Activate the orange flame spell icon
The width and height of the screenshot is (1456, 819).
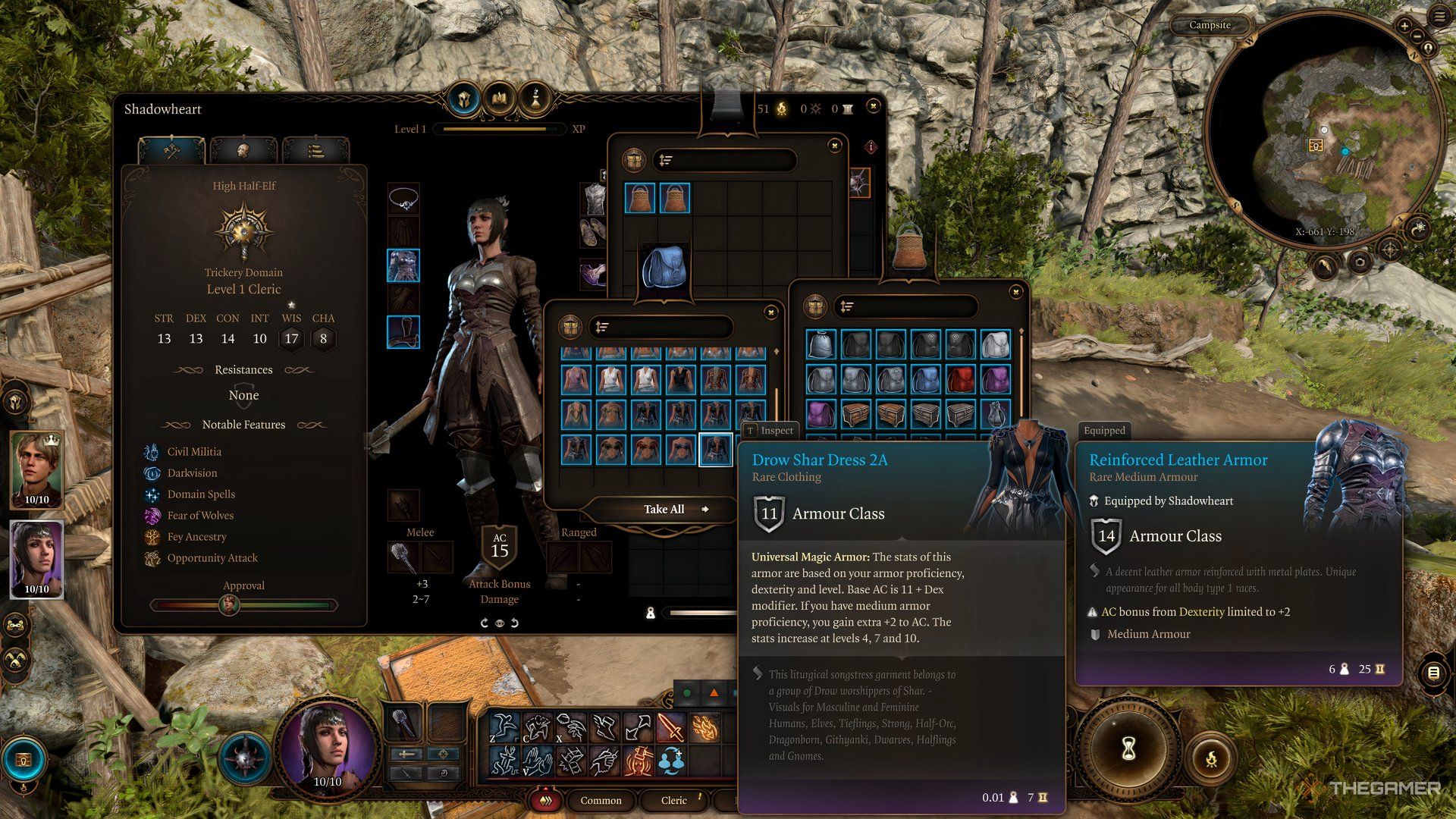tap(705, 729)
